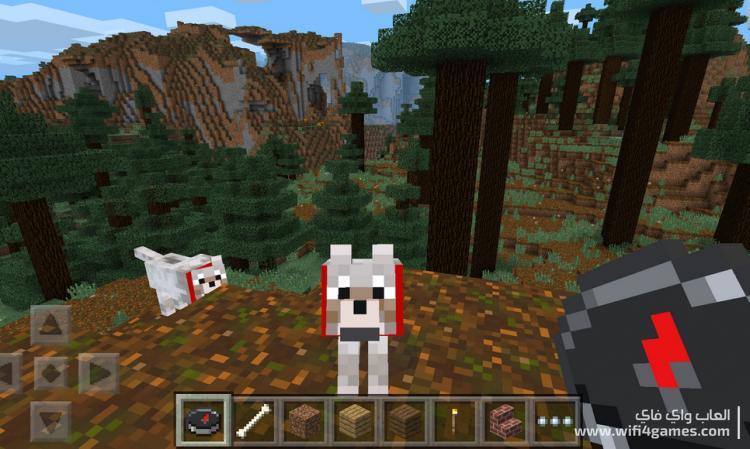Tap the center jump diamond button

tap(50, 373)
